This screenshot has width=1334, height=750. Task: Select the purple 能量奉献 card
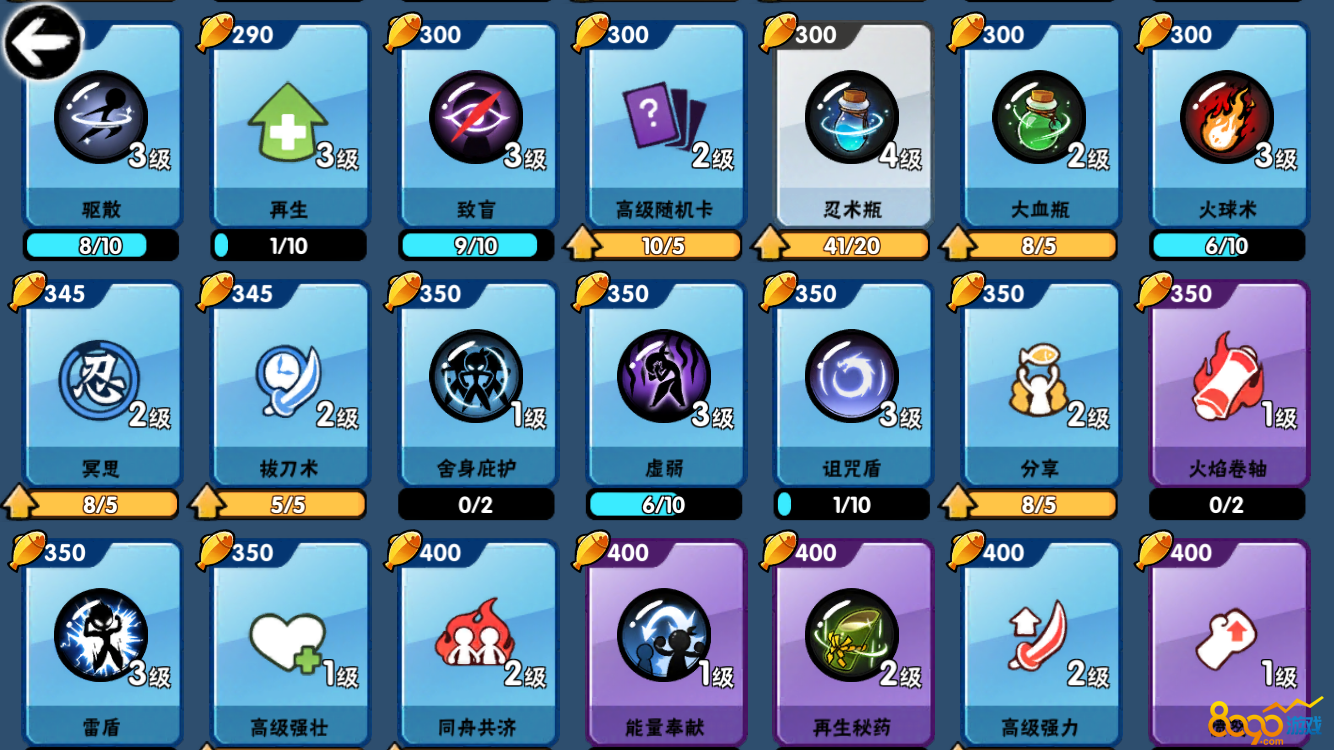coord(664,640)
